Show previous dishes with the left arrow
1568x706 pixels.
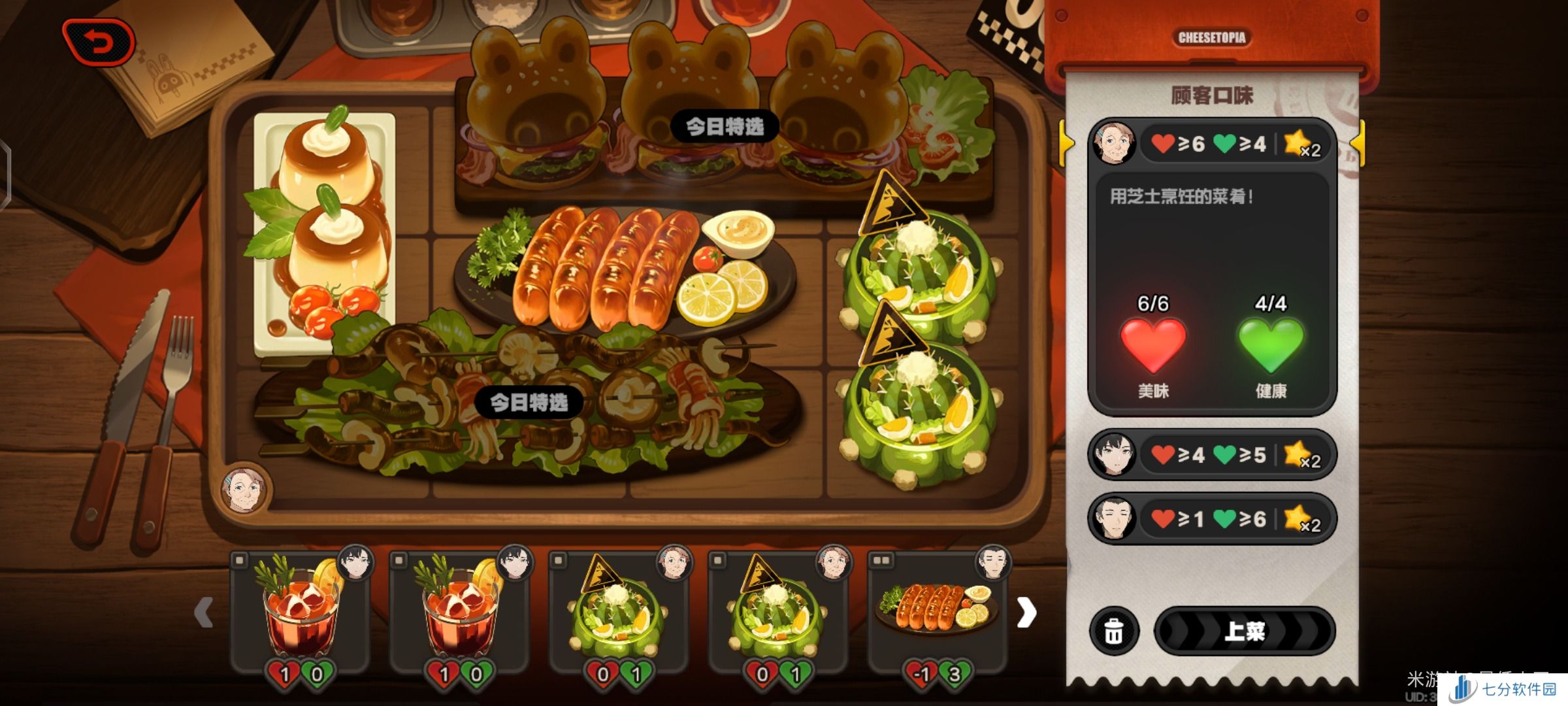204,613
